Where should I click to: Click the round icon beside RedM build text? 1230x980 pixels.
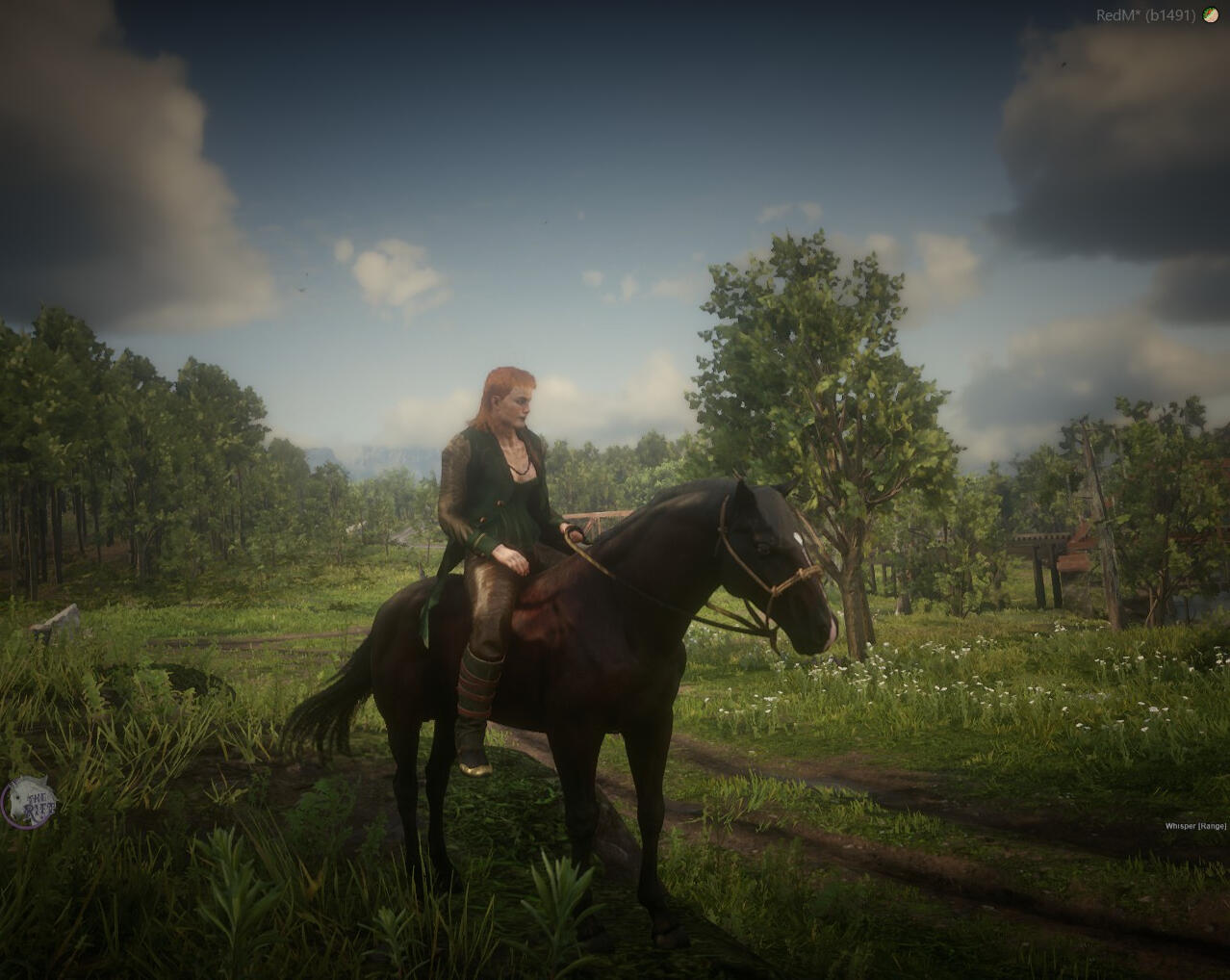(x=1210, y=14)
